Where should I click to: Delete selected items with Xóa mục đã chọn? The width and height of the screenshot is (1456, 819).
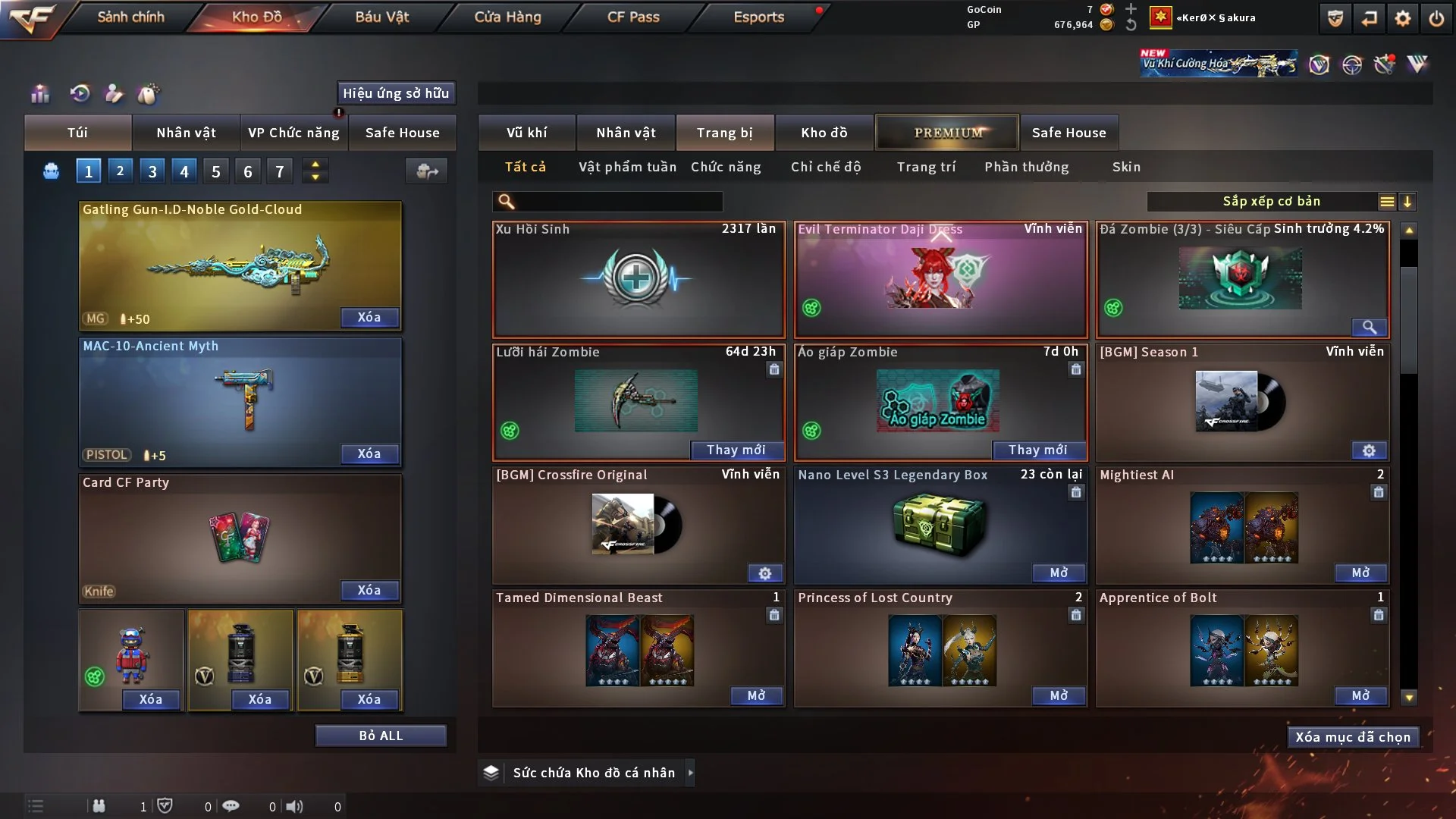pyautogui.click(x=1353, y=737)
